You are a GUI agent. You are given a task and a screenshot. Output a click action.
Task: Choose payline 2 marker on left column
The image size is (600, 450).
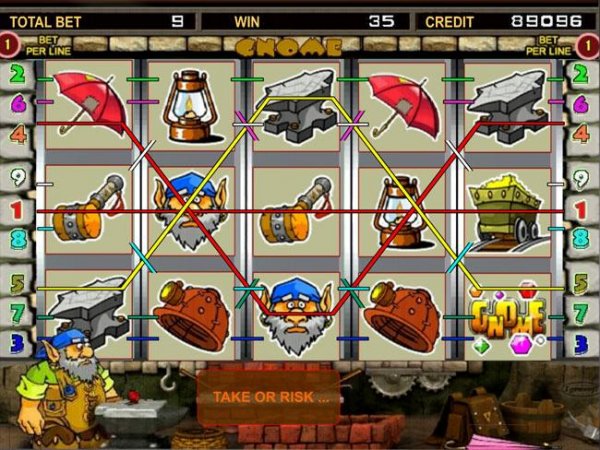pyautogui.click(x=17, y=73)
